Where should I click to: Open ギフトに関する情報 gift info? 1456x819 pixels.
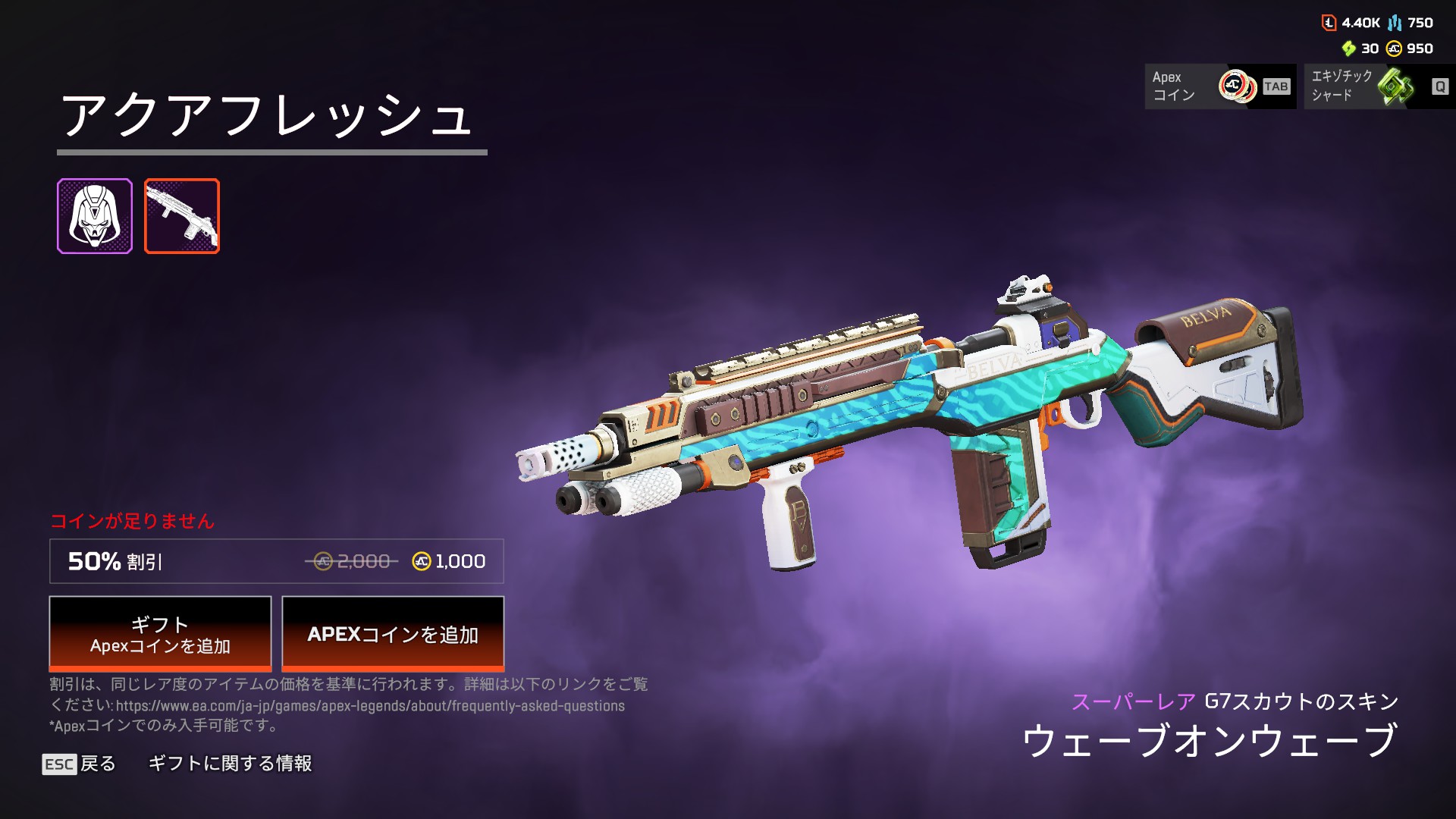point(230,764)
